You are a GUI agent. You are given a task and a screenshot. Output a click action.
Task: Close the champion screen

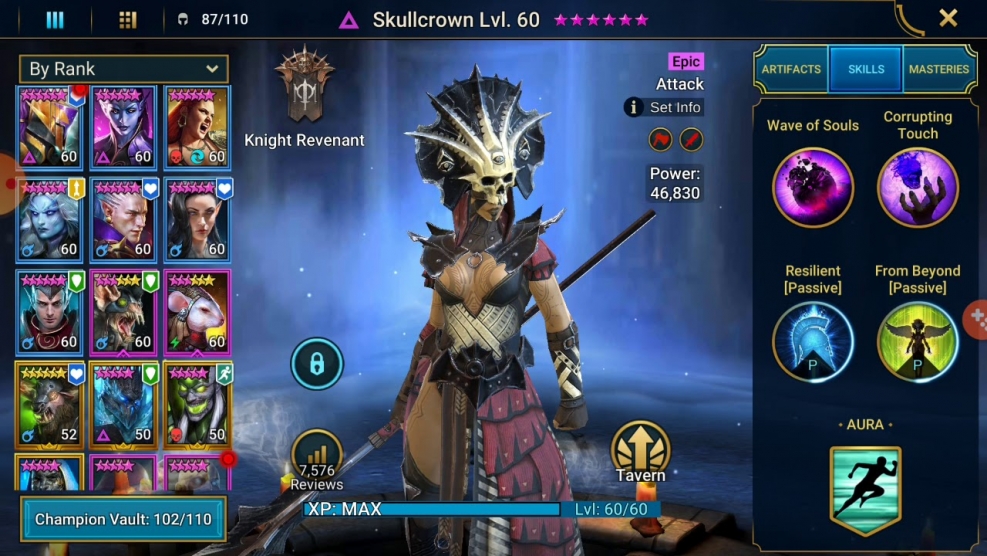click(948, 18)
